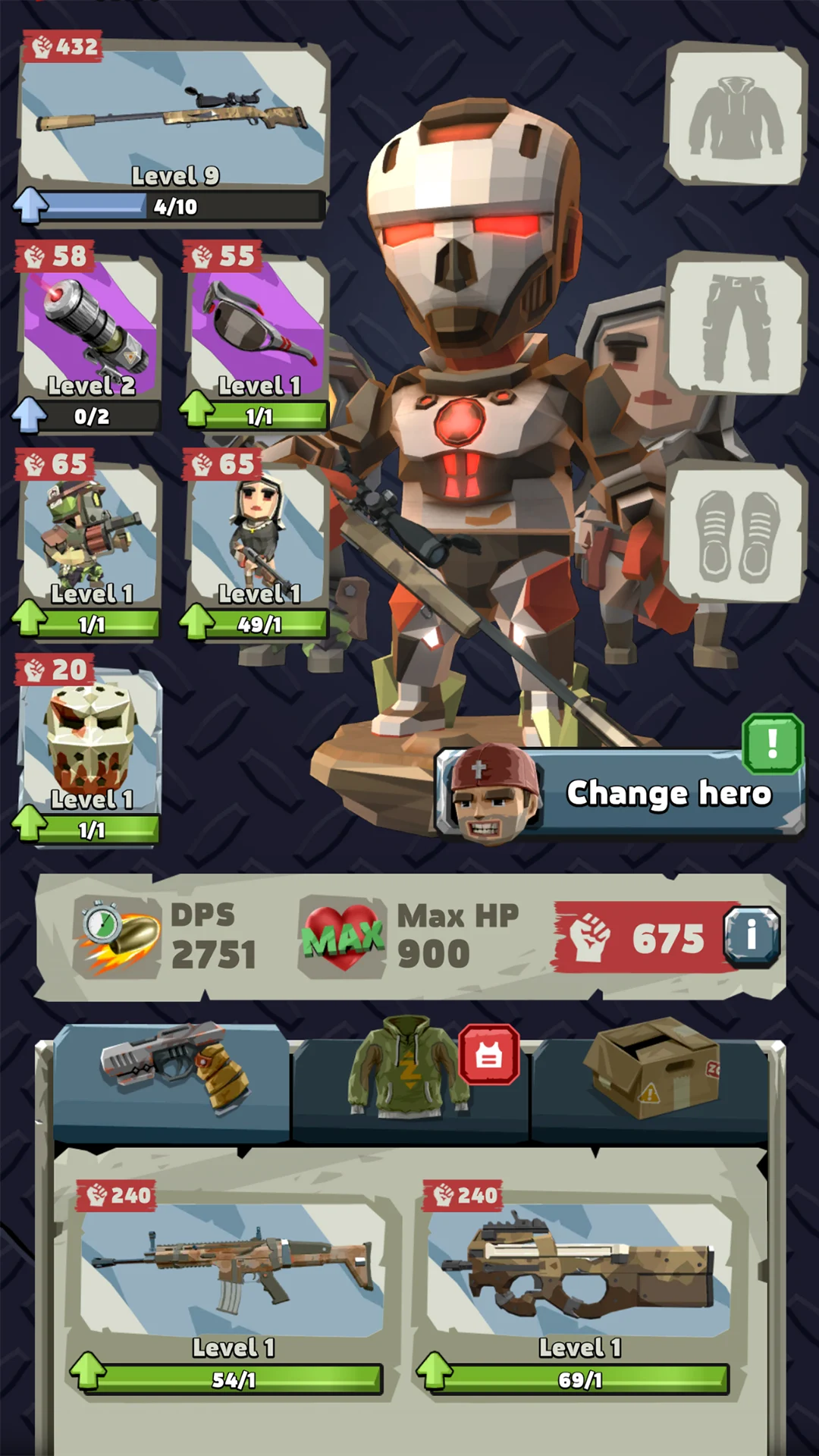Upgrade the assault rifle via green arrow
Viewport: 819px width, 1456px height.
tap(88, 1371)
